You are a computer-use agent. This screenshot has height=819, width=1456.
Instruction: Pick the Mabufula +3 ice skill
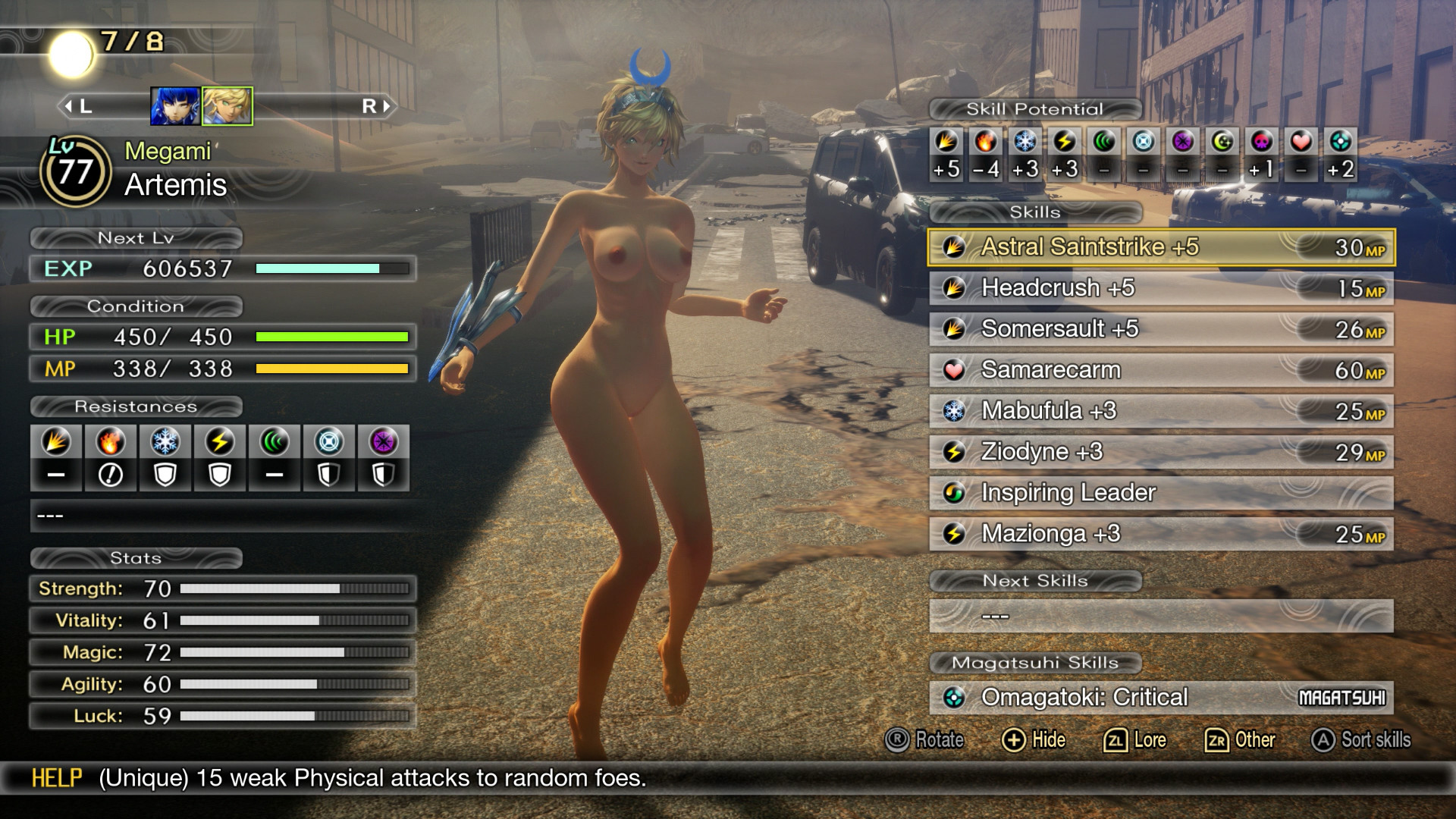point(1160,411)
